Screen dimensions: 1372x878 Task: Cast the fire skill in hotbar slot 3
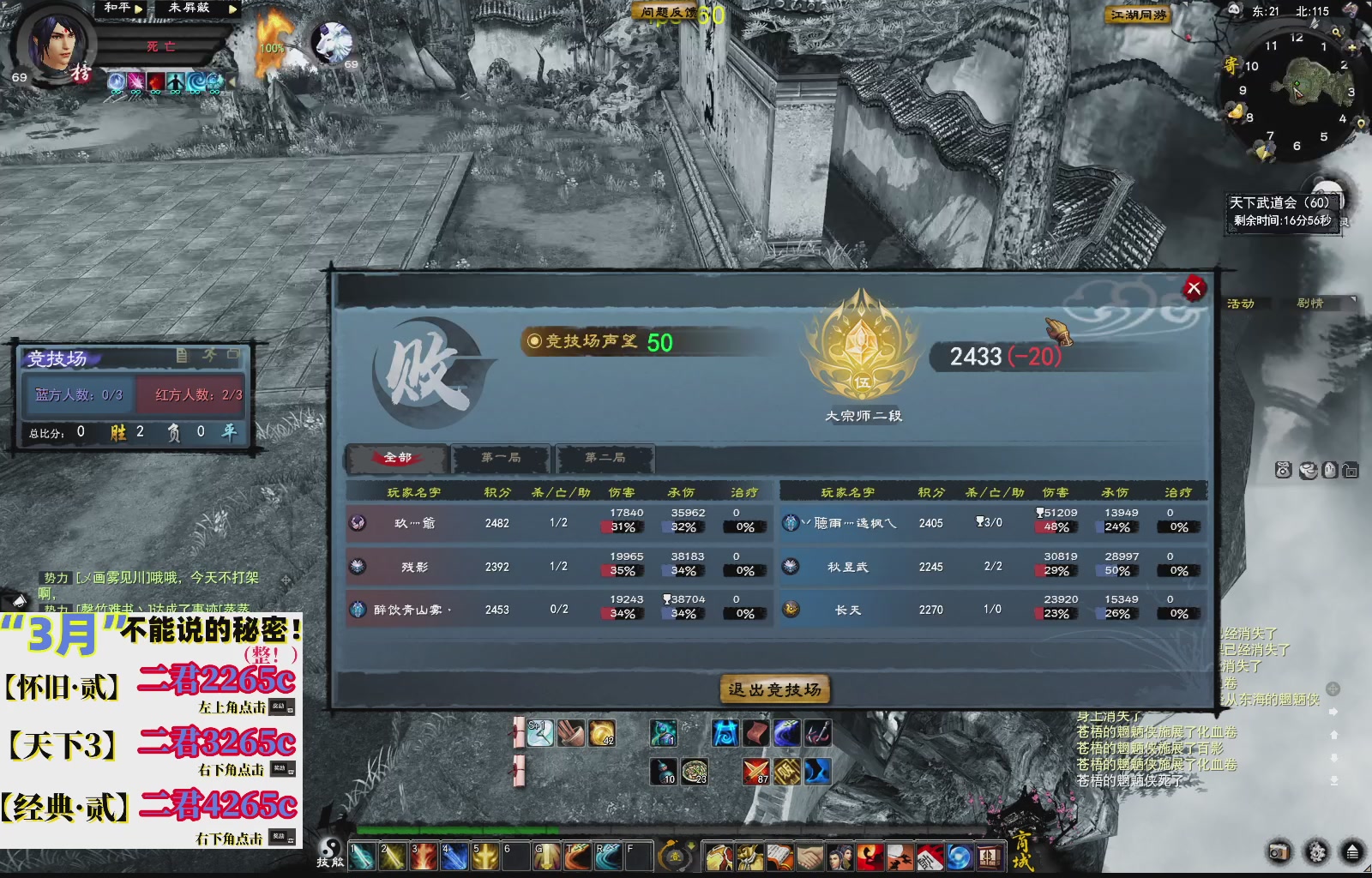click(x=424, y=856)
